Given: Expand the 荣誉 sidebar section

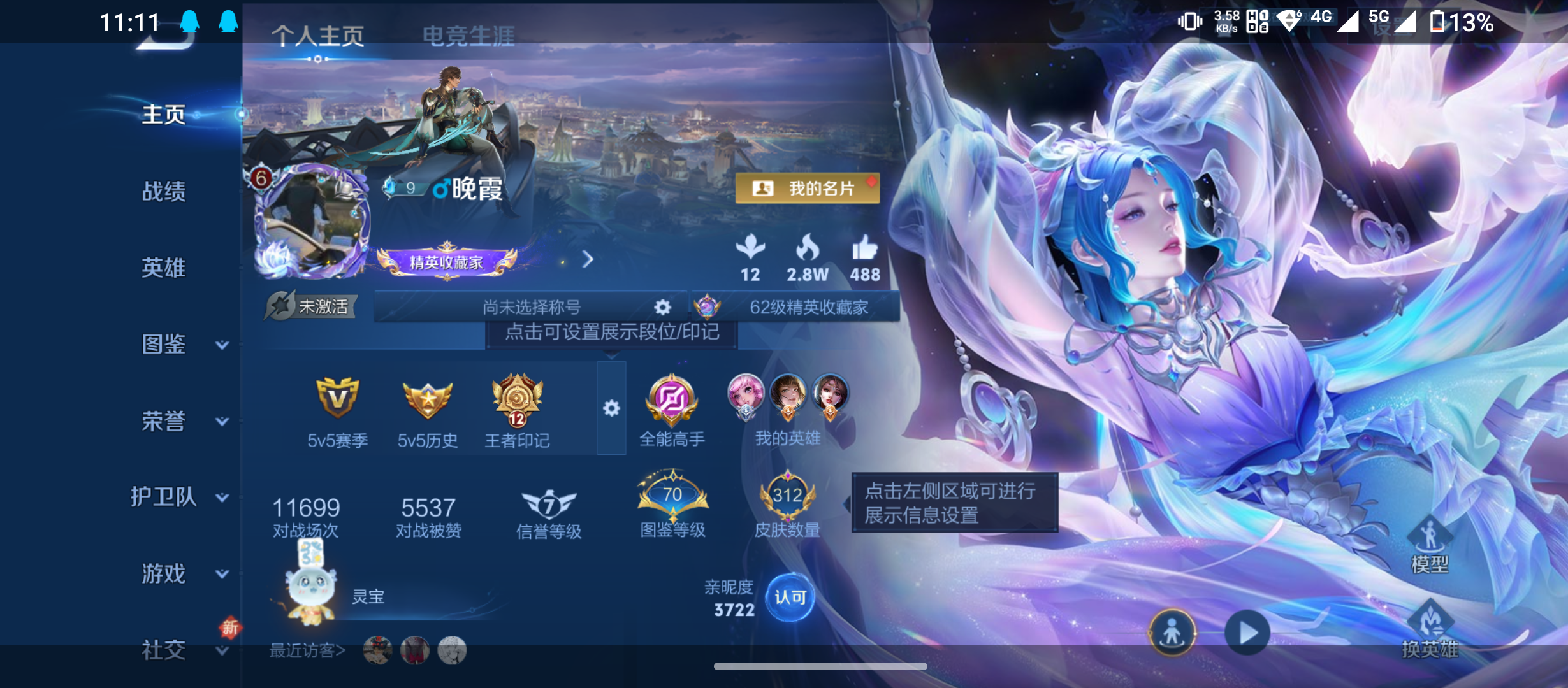Looking at the screenshot, I should [x=164, y=422].
